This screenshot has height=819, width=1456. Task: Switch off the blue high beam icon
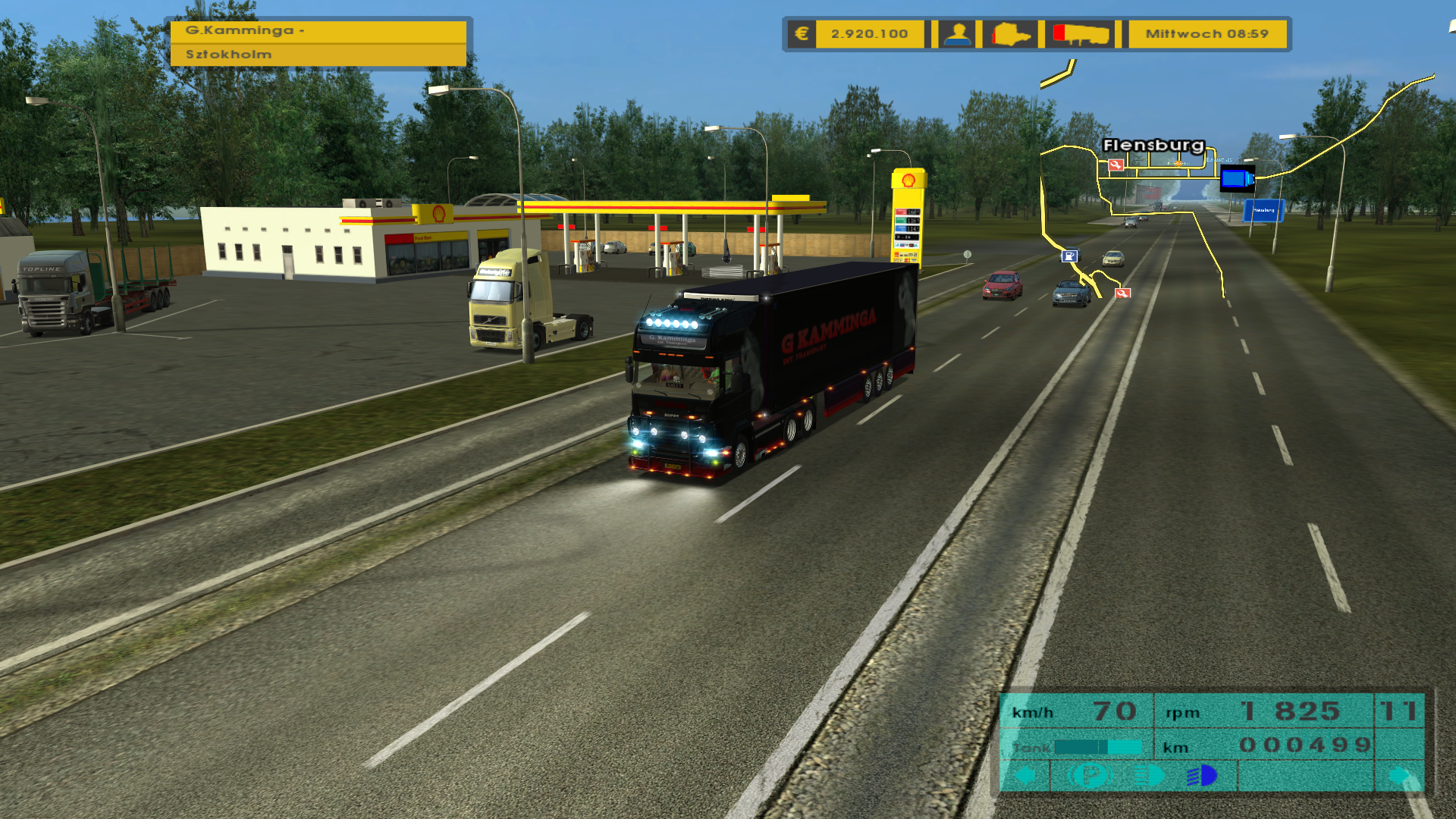pyautogui.click(x=1202, y=776)
